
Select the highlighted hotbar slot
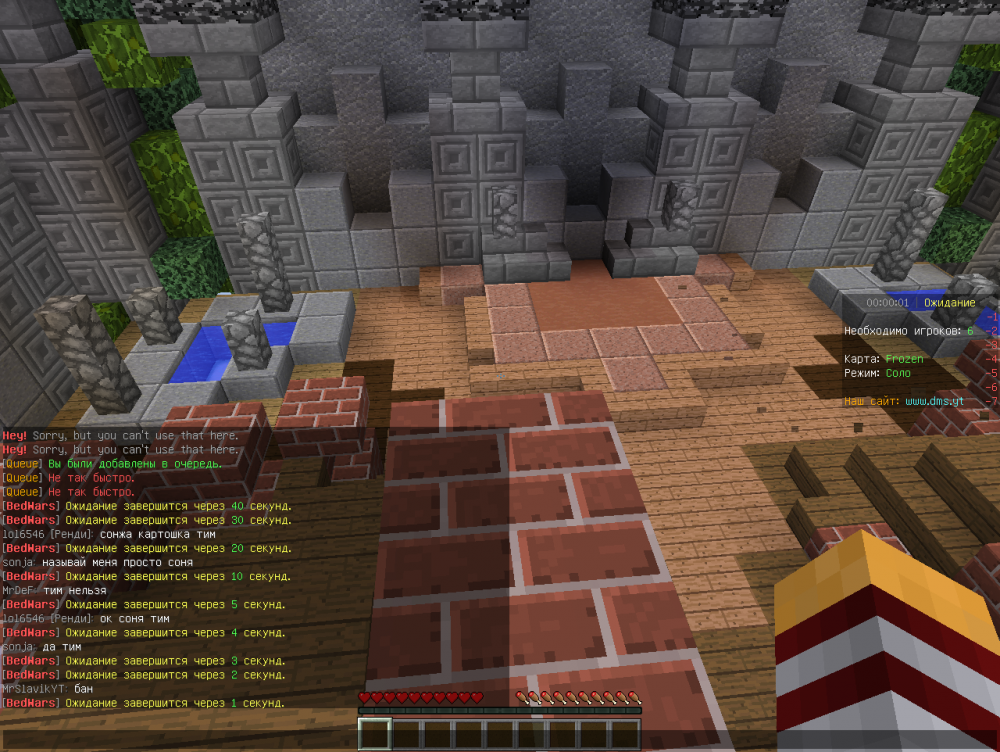pos(375,734)
